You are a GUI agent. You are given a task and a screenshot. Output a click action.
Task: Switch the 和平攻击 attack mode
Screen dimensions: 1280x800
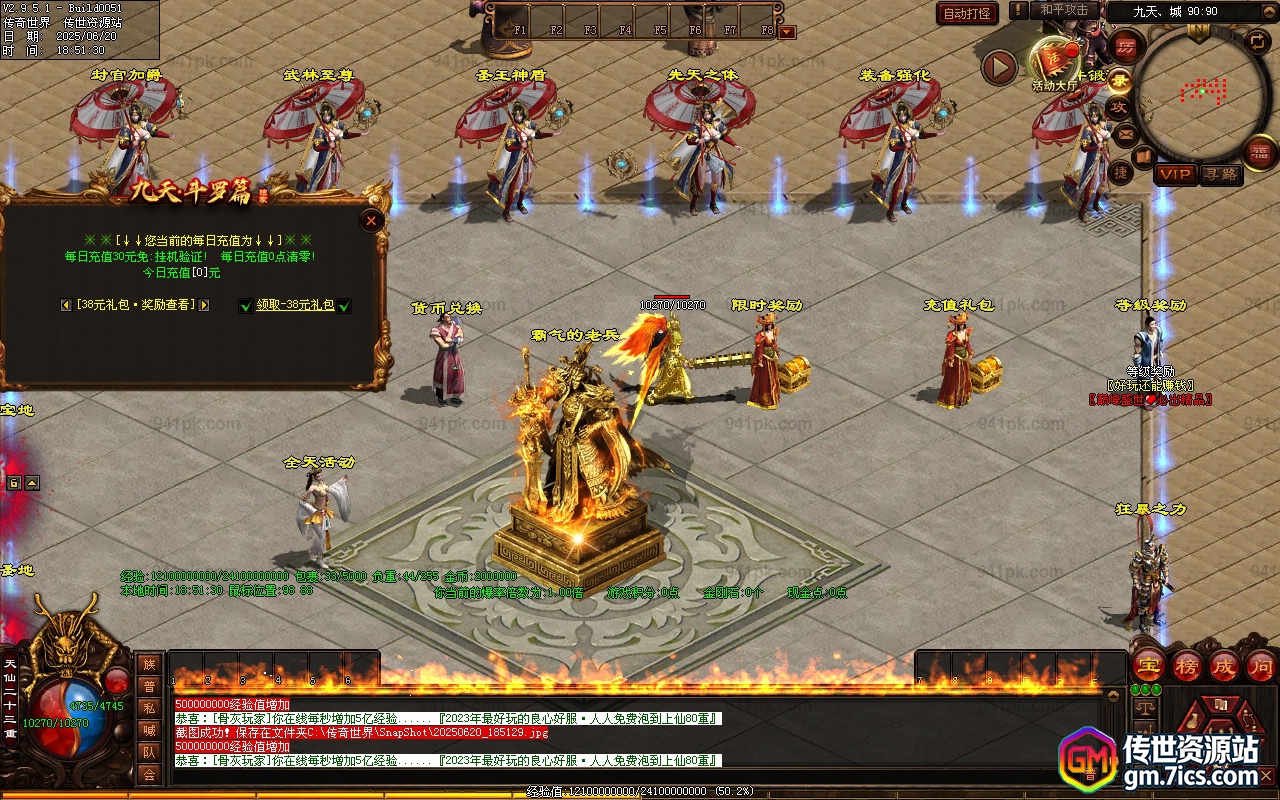(x=1063, y=10)
